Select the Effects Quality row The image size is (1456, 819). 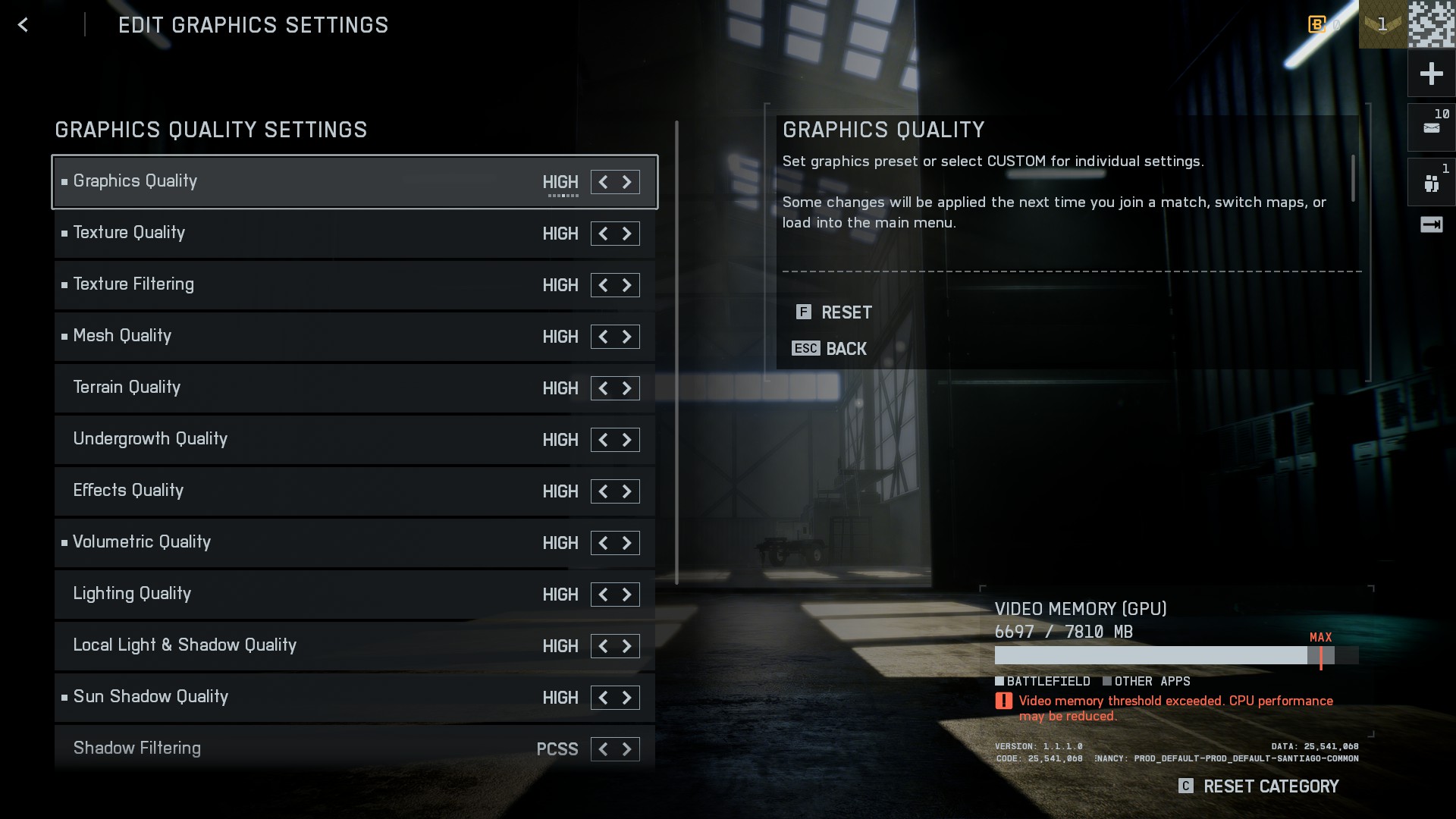(303, 491)
